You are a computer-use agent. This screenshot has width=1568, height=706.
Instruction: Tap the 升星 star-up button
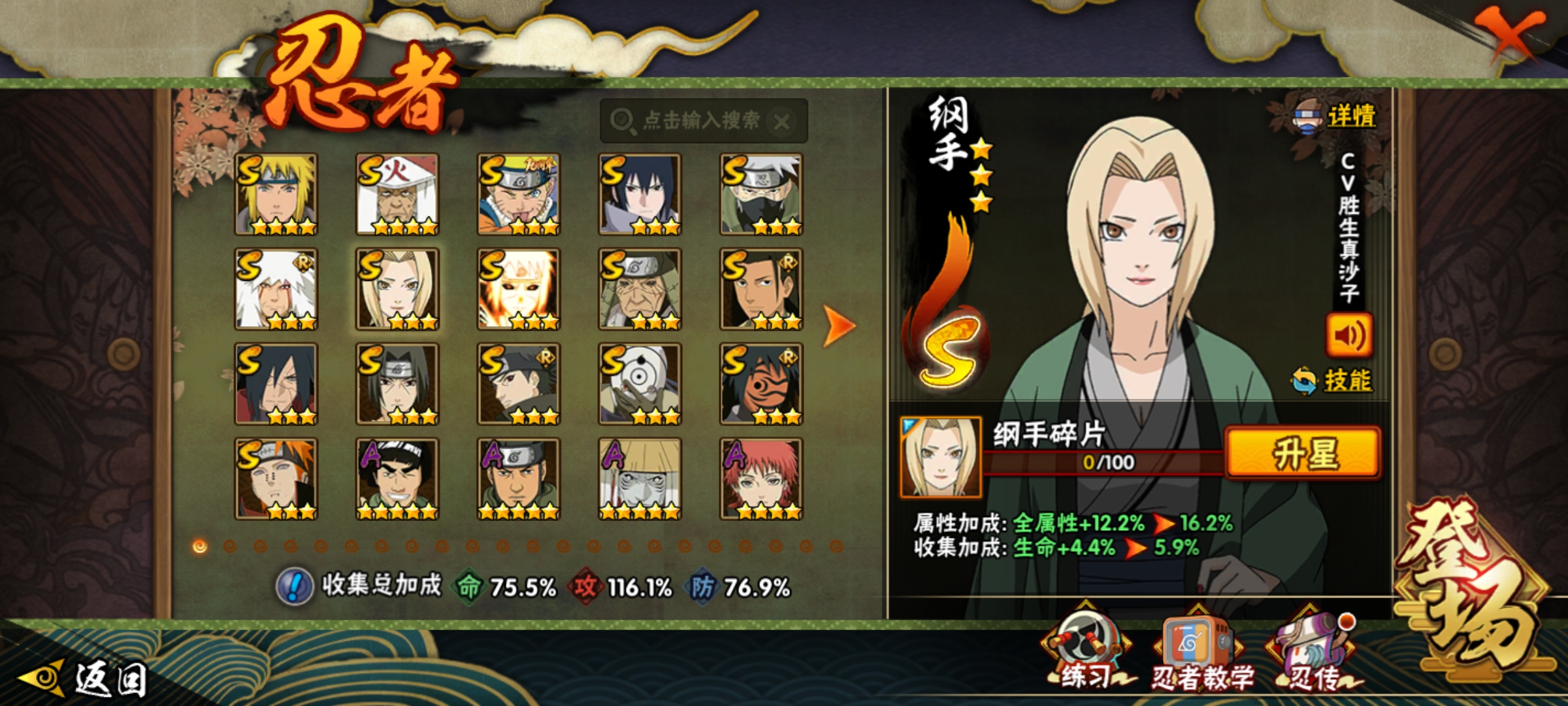(1303, 454)
